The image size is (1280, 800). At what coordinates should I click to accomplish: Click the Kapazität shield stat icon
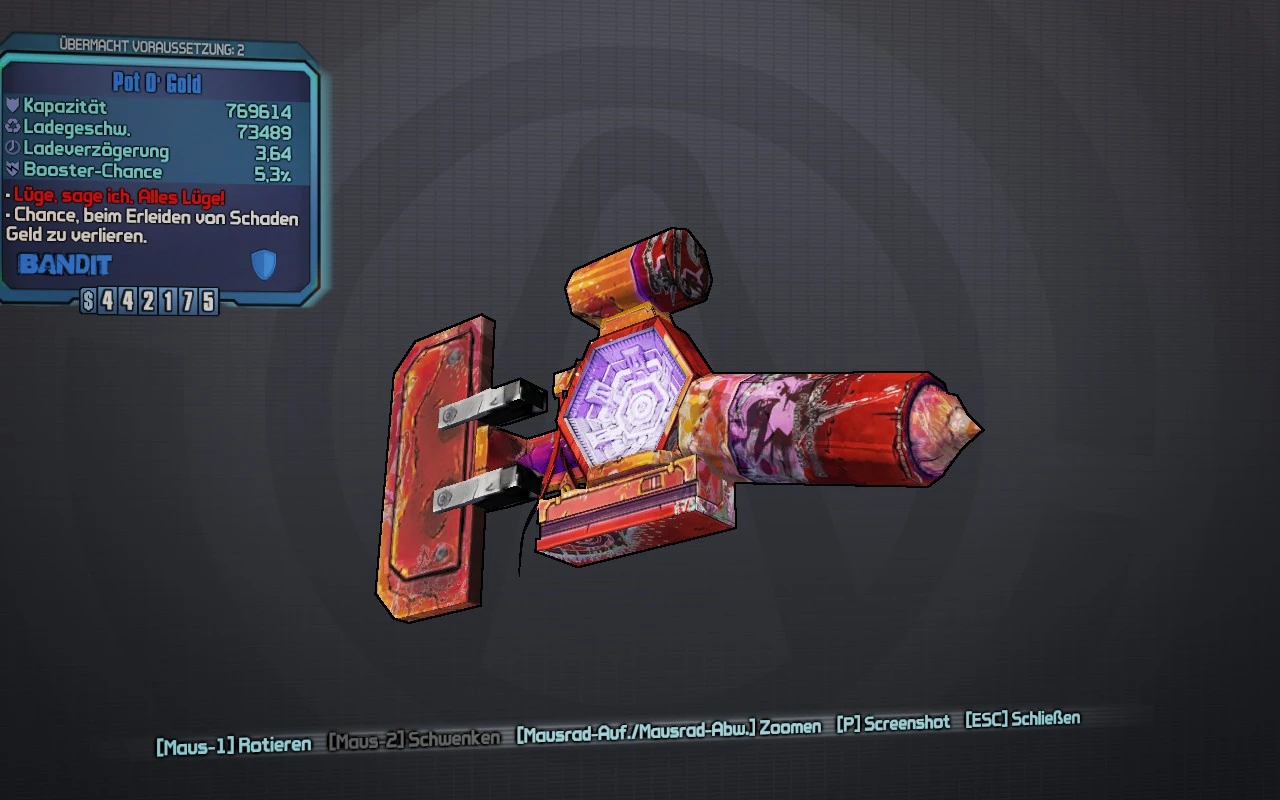pyautogui.click(x=14, y=104)
